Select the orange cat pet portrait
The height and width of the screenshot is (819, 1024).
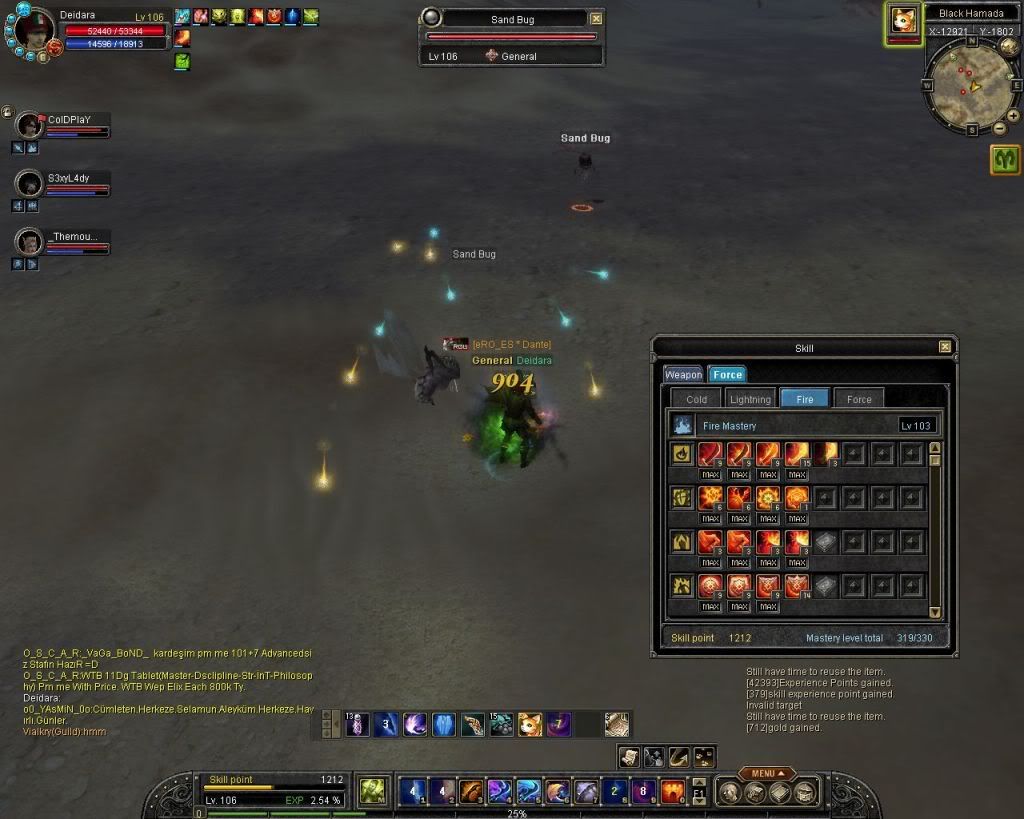[904, 21]
